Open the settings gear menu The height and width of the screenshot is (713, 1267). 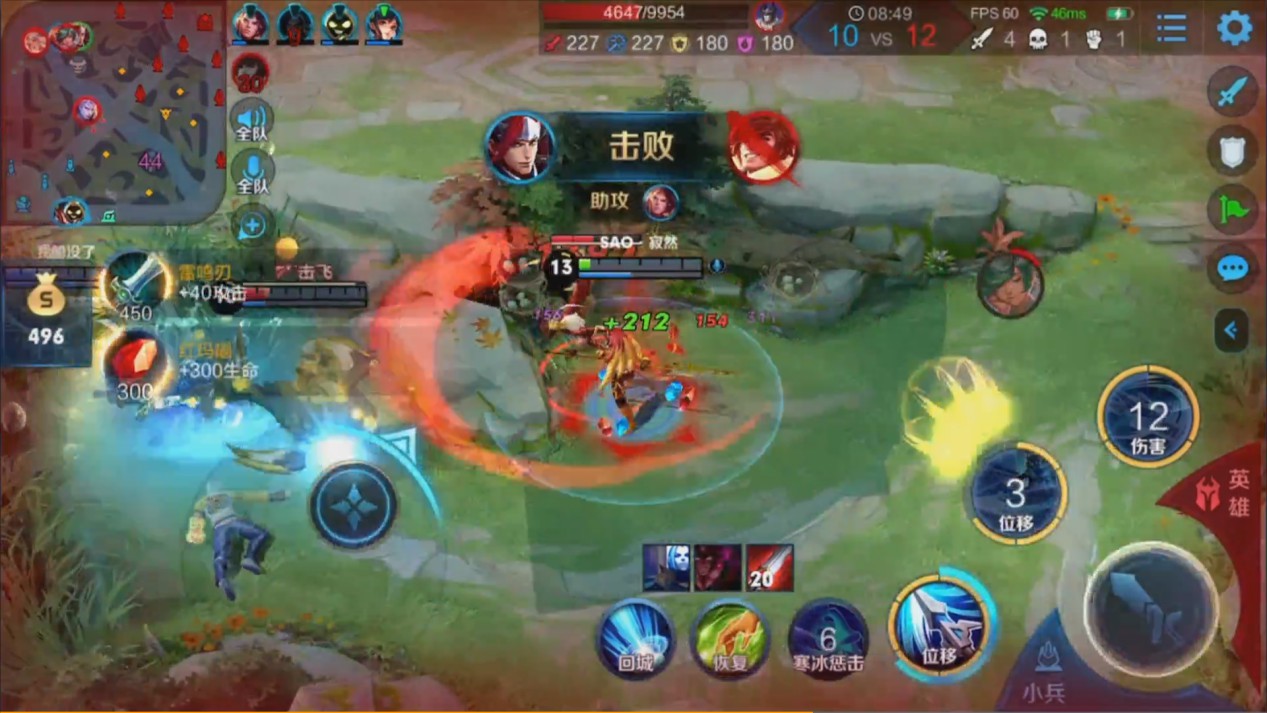pos(1234,28)
